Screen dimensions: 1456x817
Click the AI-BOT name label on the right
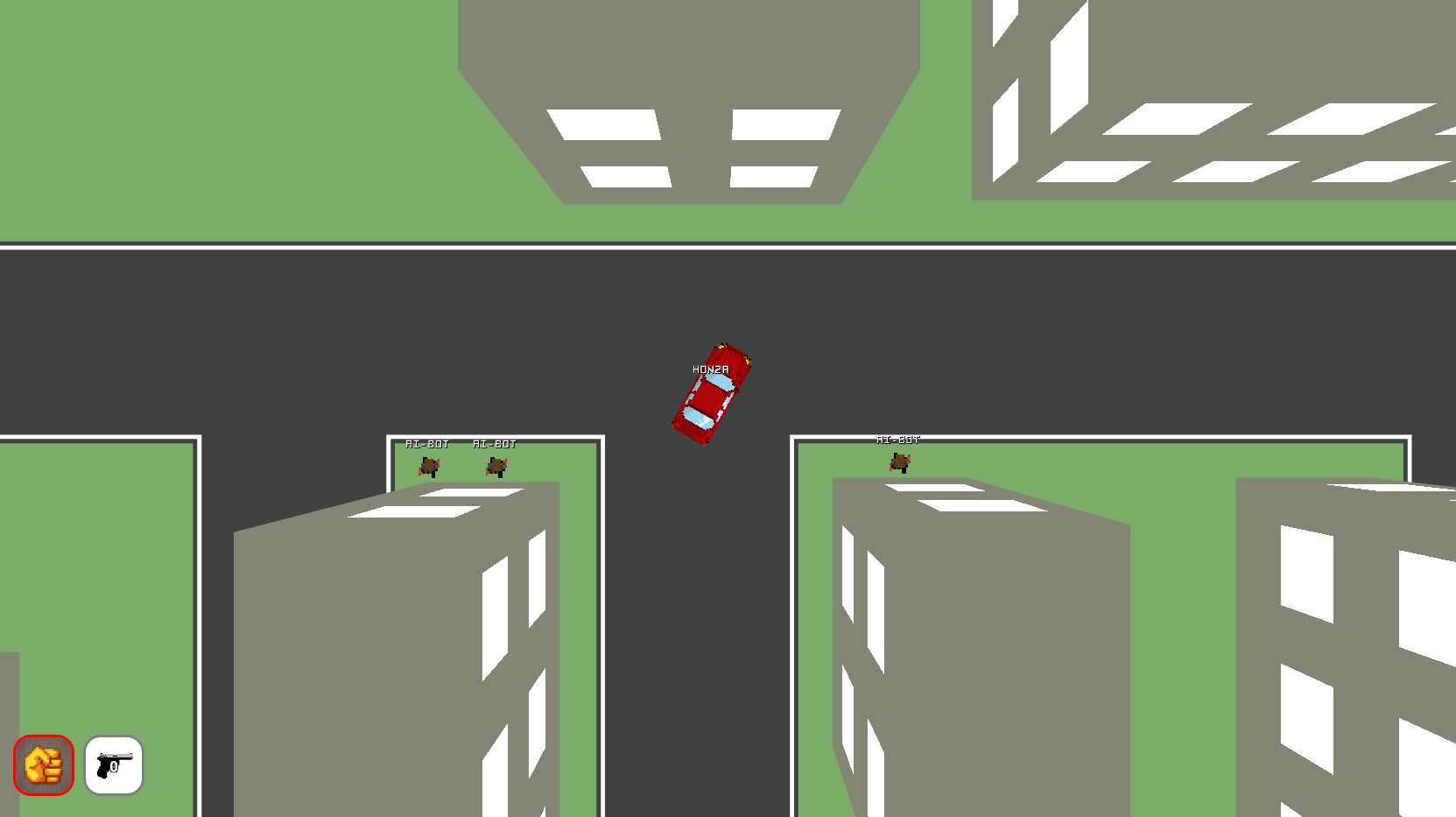(x=899, y=440)
